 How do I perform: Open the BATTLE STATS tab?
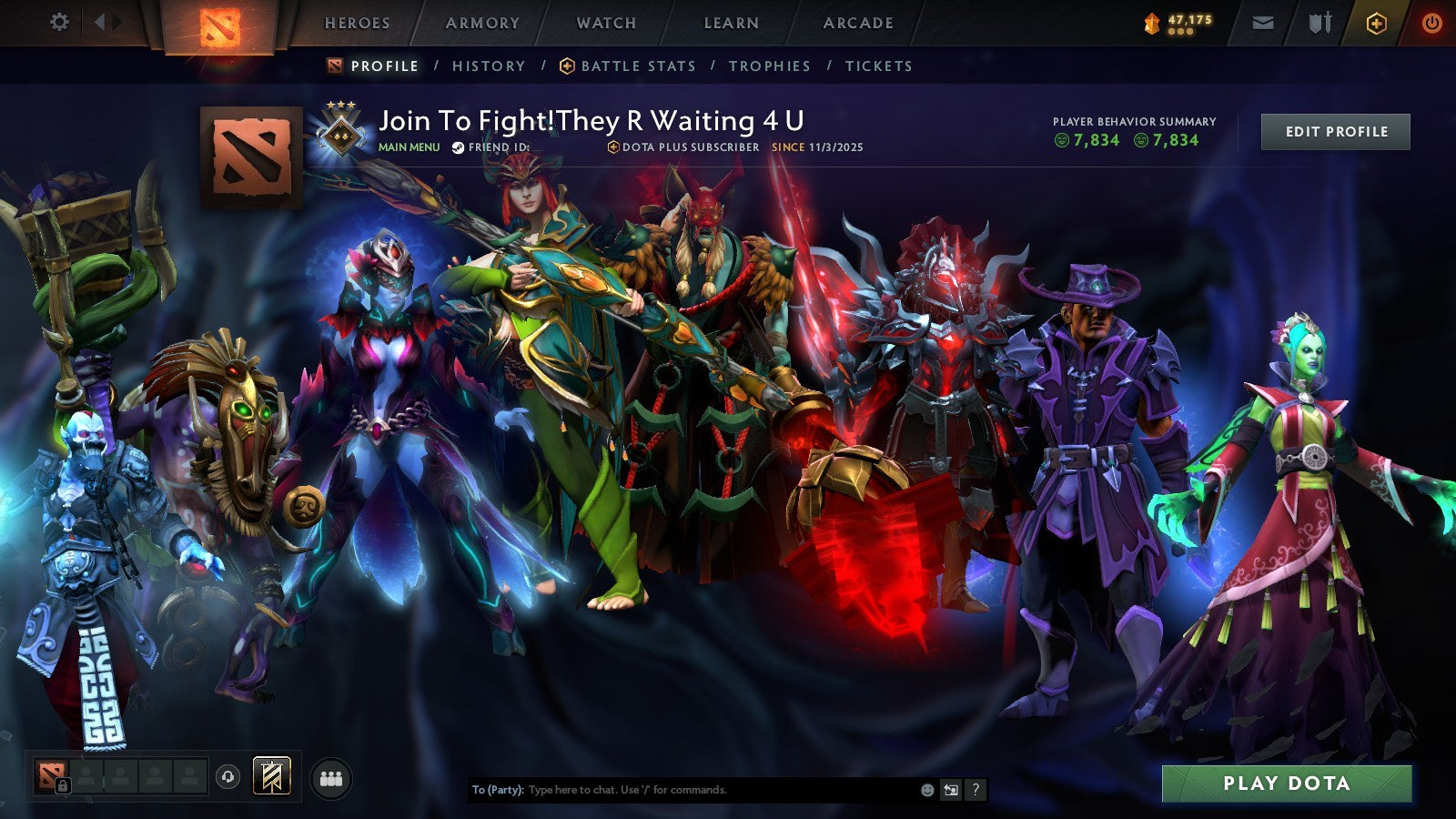(x=638, y=66)
